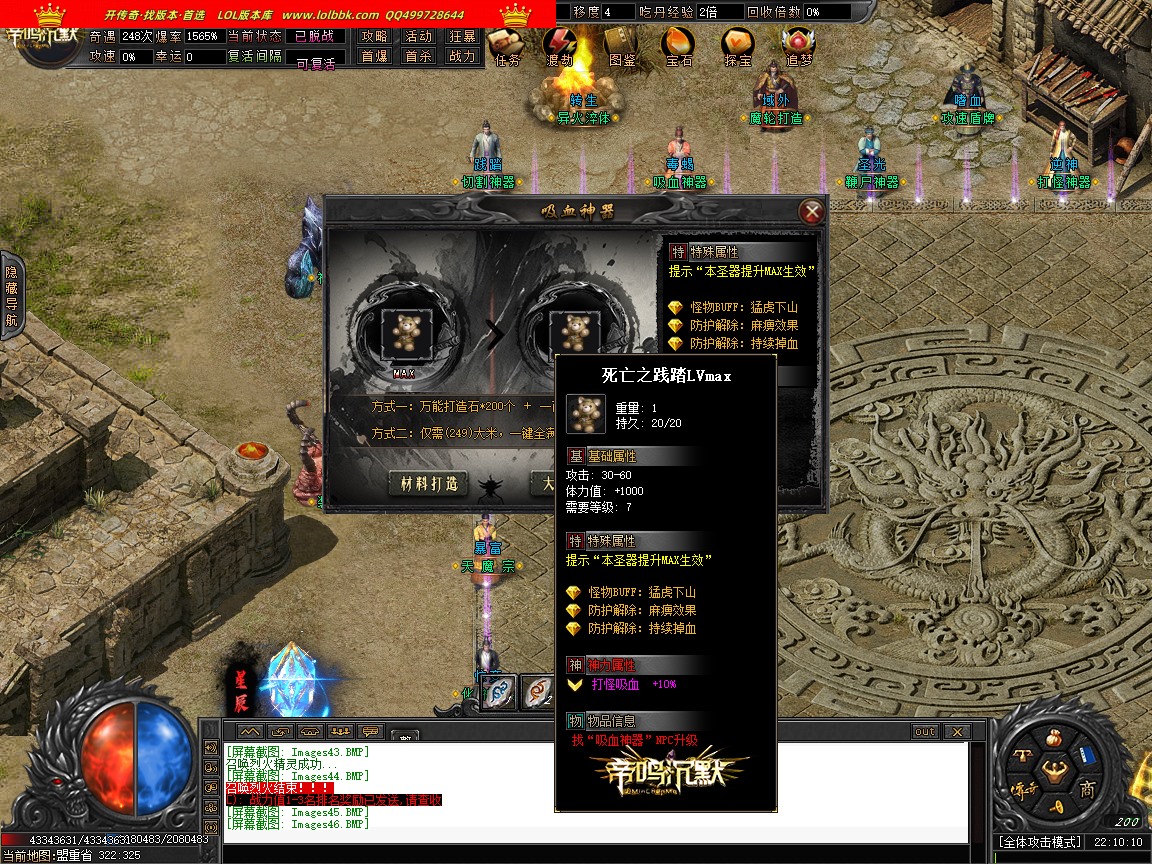The height and width of the screenshot is (864, 1152).
Task: Click the chat panel's out button
Action: point(925,732)
